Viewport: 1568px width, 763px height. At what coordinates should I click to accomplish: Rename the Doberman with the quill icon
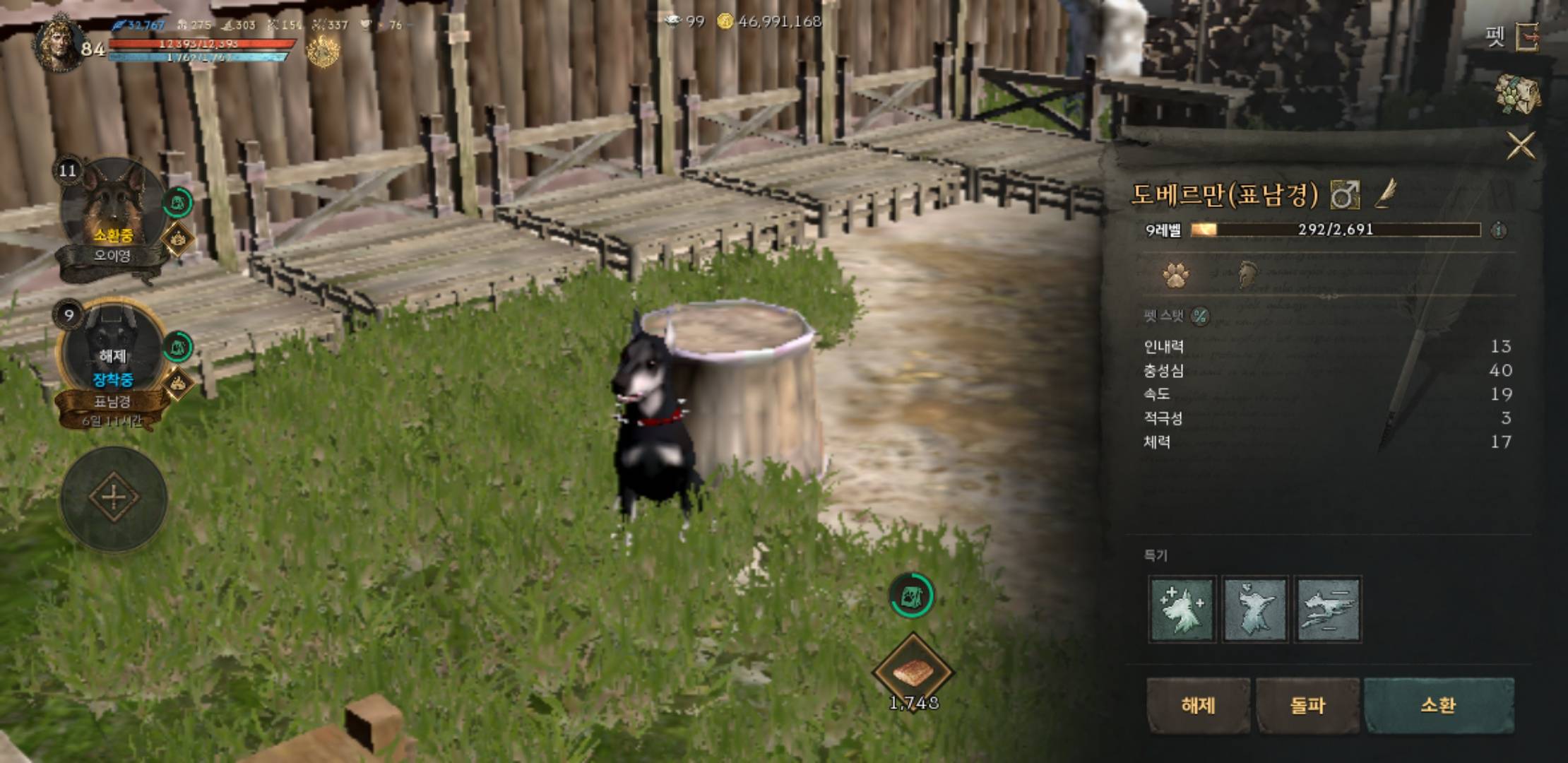tap(1385, 193)
